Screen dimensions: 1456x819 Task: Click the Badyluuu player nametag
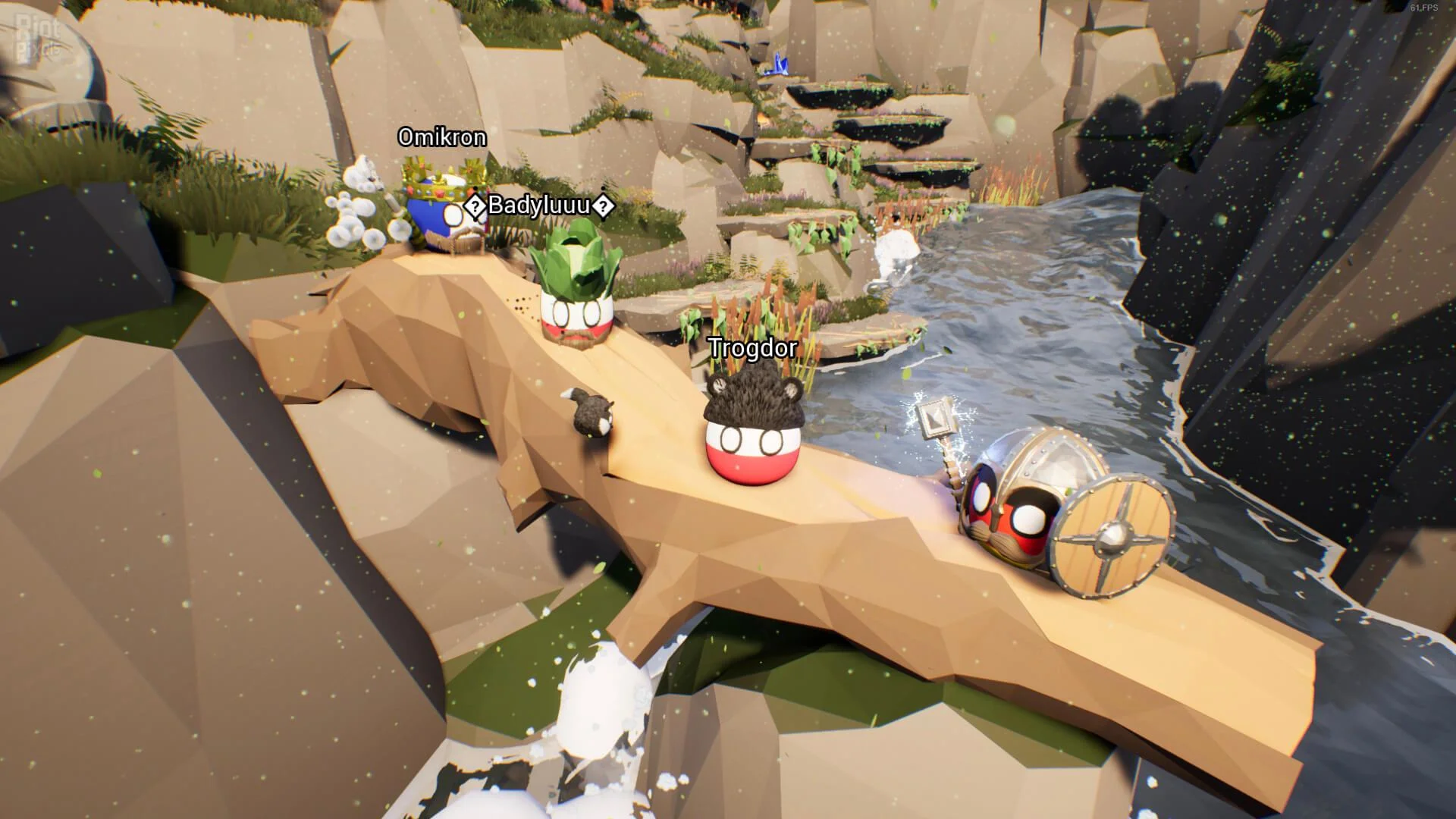(x=540, y=203)
